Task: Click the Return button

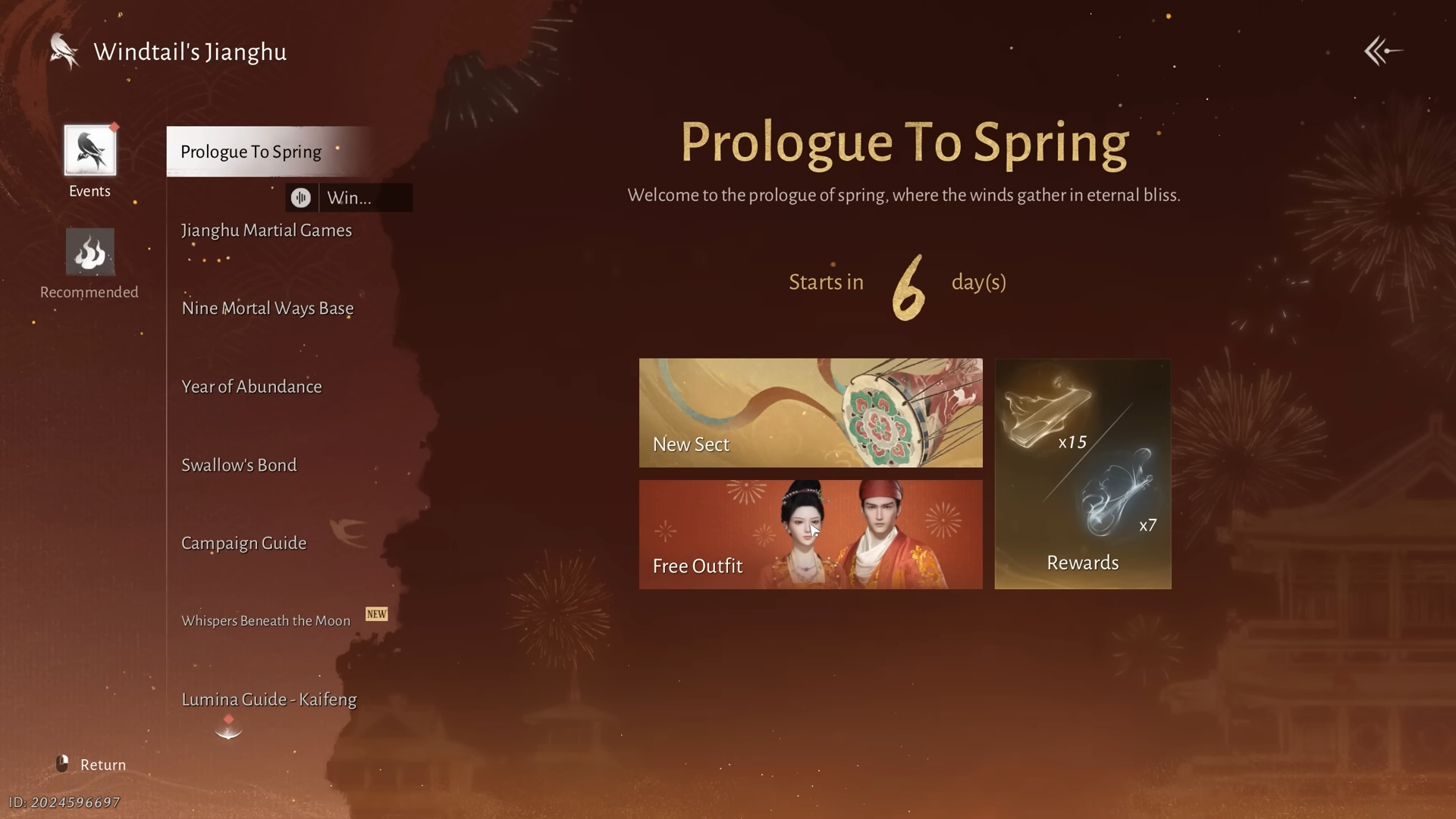Action: click(102, 764)
